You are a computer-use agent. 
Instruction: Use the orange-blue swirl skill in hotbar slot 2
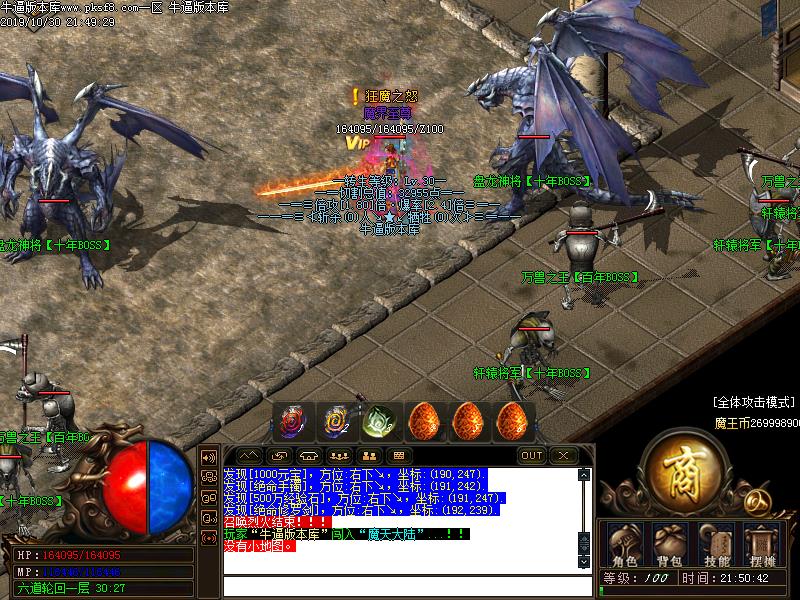click(336, 421)
